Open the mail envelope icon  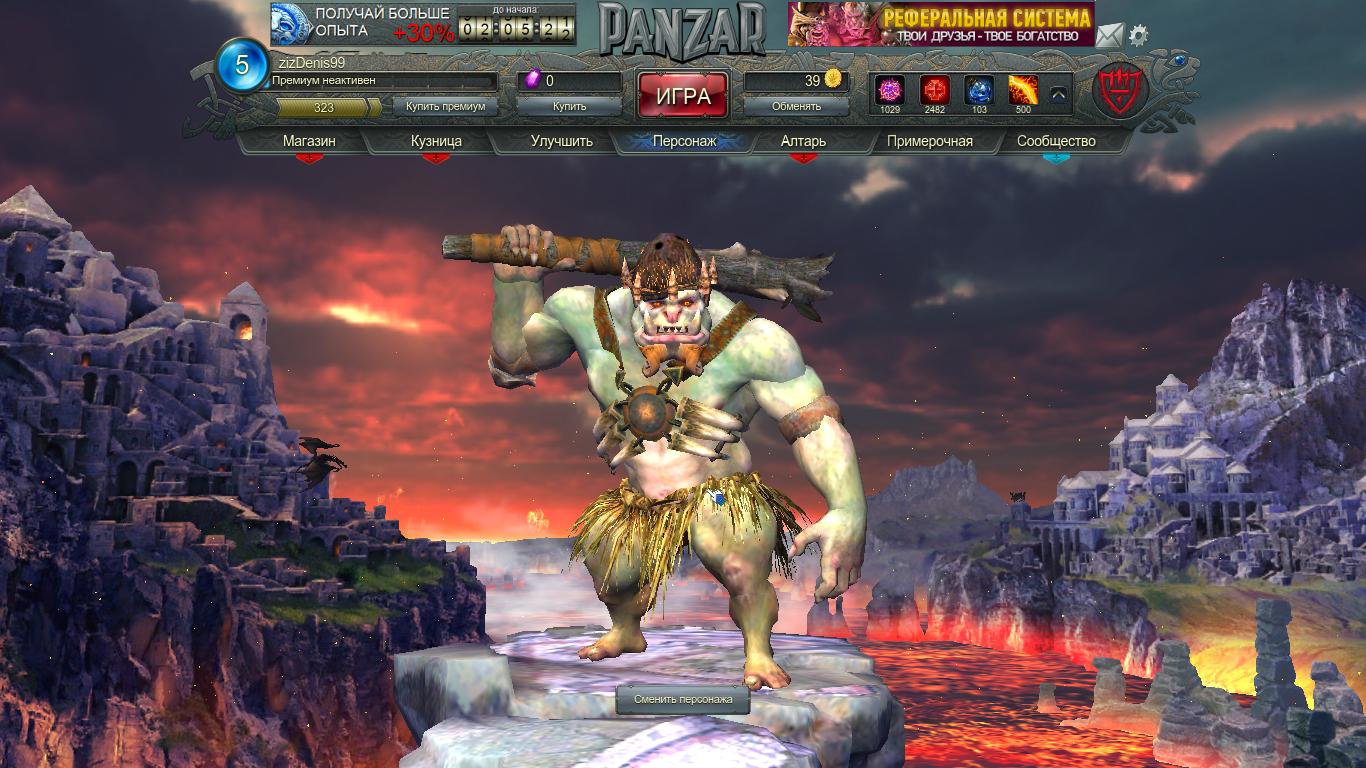coord(1108,36)
